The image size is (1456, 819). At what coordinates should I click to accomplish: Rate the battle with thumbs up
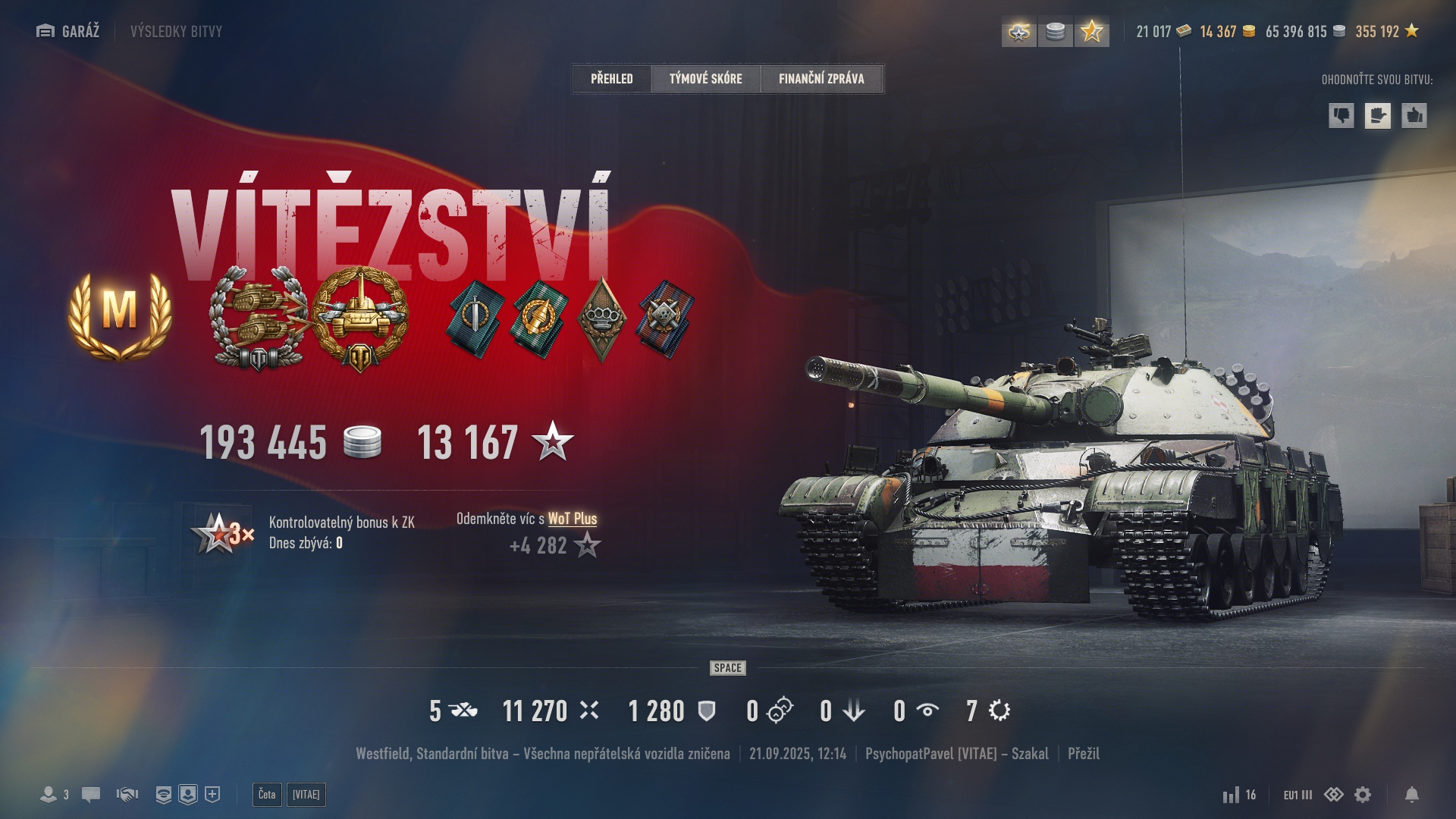[1414, 116]
